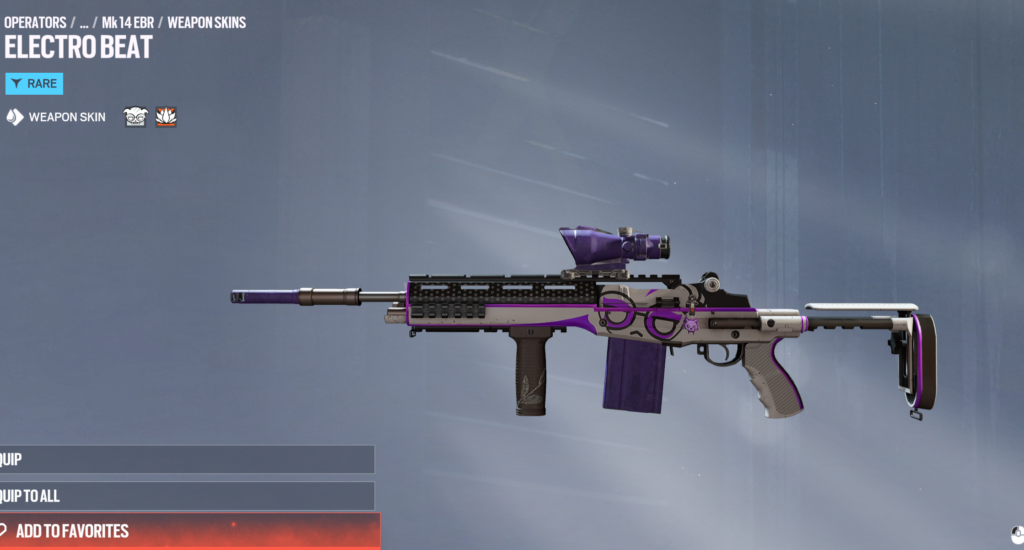Go back to Operators via the breadcrumb
The image size is (1024, 550).
[x=35, y=22]
